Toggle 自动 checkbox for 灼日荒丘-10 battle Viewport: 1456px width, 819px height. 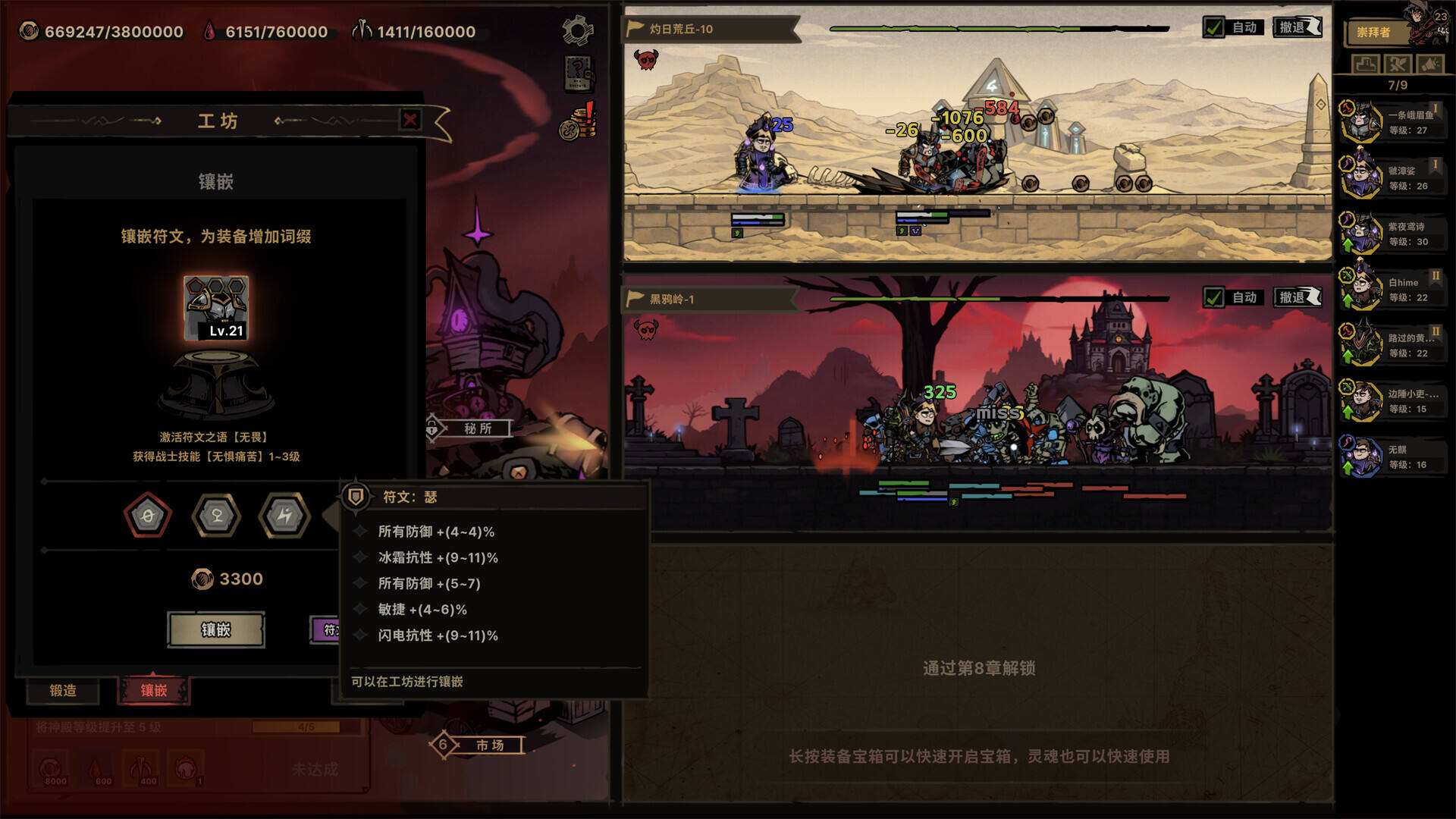pos(1213,27)
